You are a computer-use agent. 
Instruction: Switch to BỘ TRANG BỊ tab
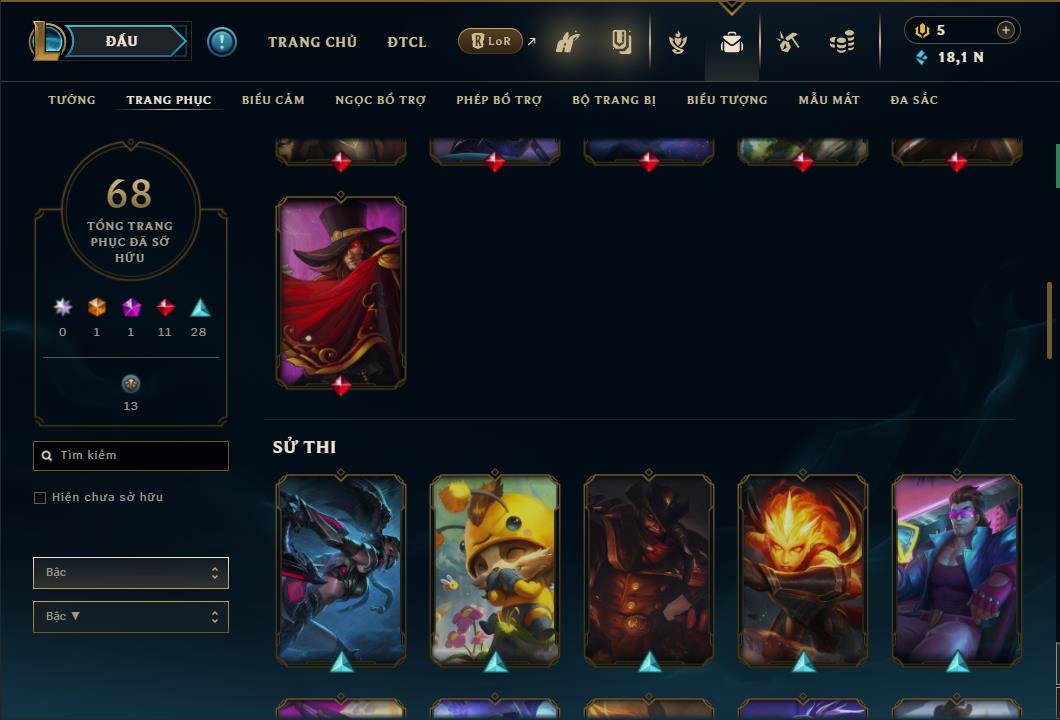click(614, 100)
